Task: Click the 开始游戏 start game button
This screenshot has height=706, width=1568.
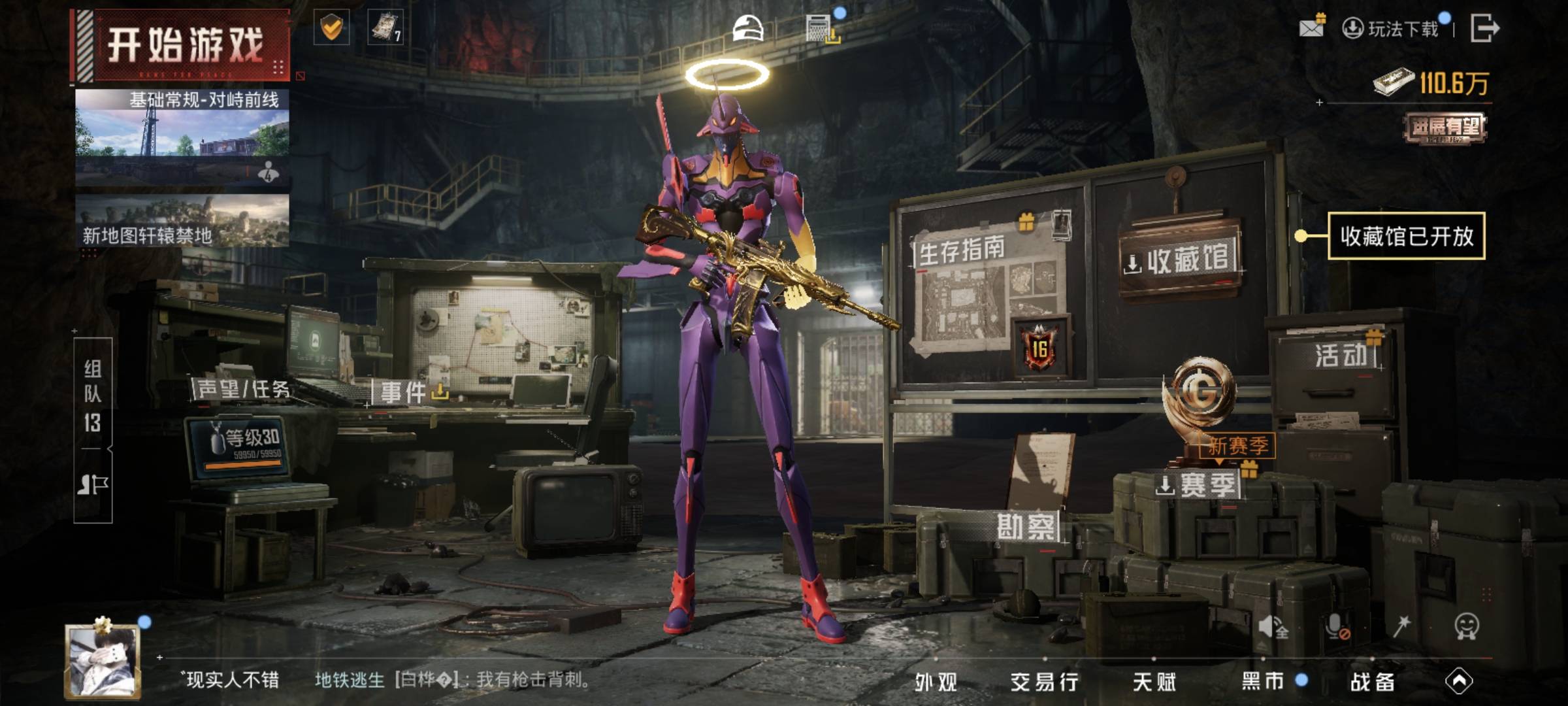Action: tap(183, 46)
